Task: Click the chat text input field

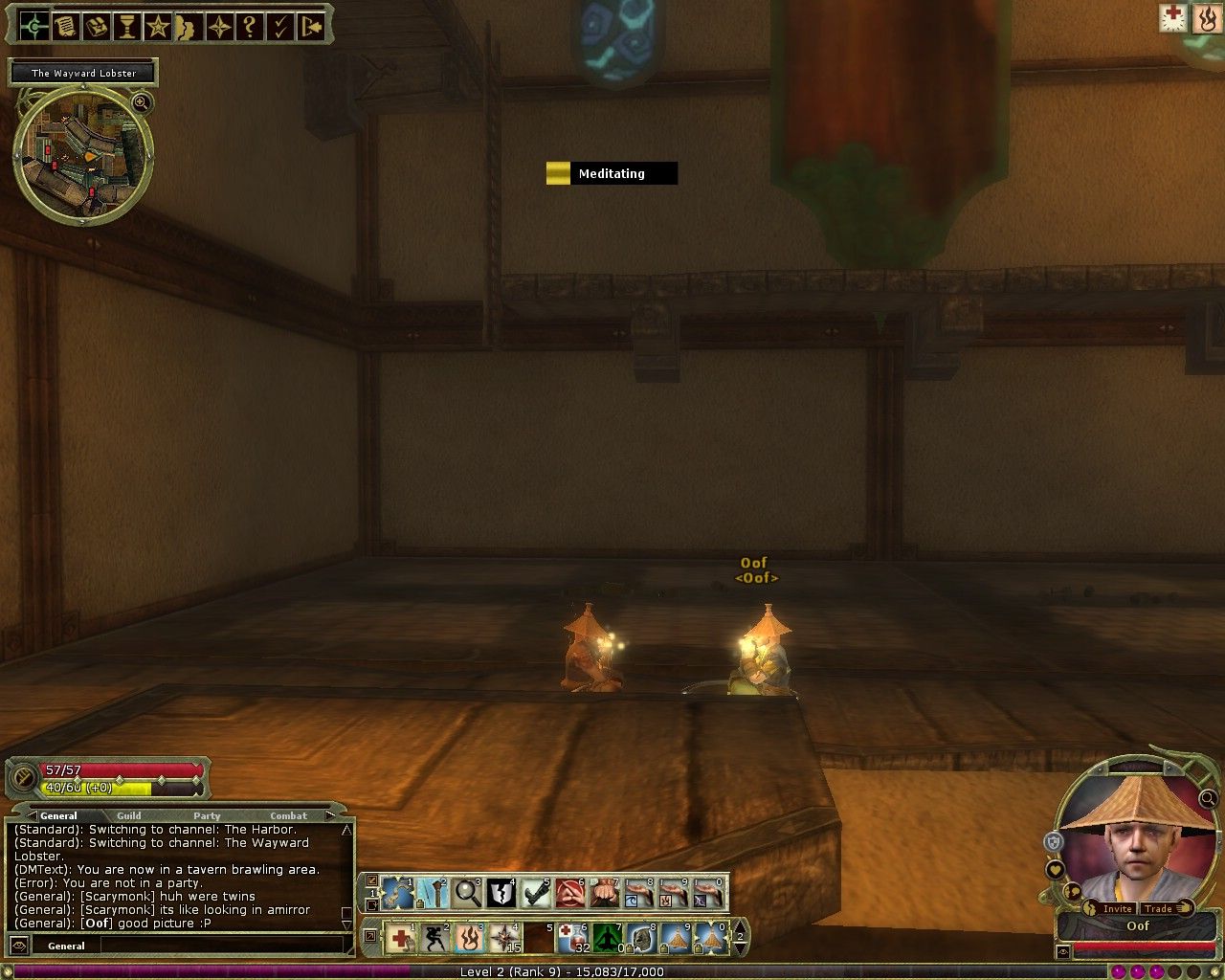Action: tap(220, 946)
